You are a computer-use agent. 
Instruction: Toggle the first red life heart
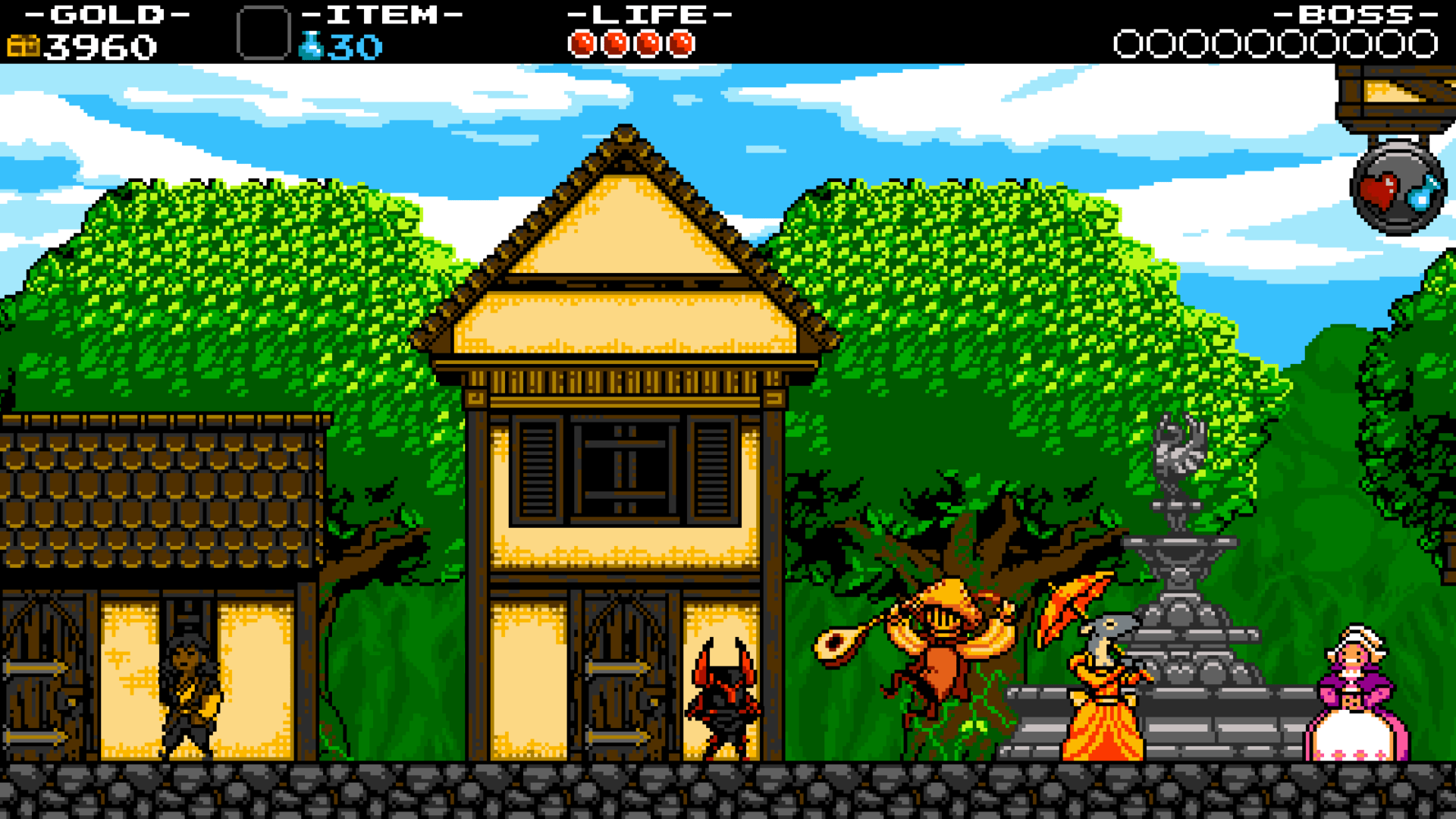pyautogui.click(x=582, y=43)
